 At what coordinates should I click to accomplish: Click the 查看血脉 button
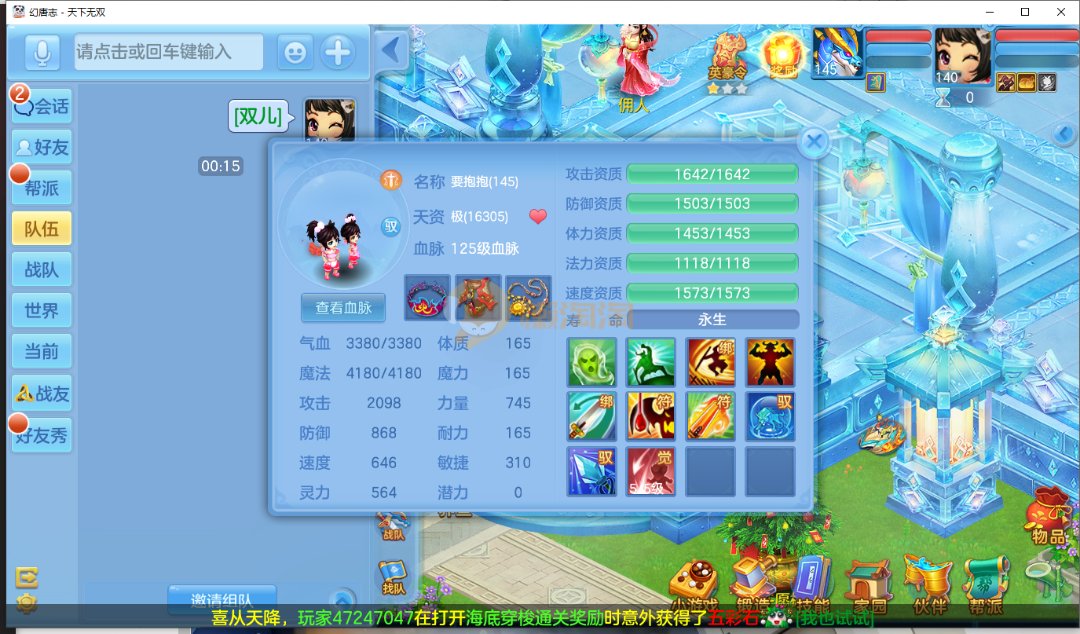point(343,308)
